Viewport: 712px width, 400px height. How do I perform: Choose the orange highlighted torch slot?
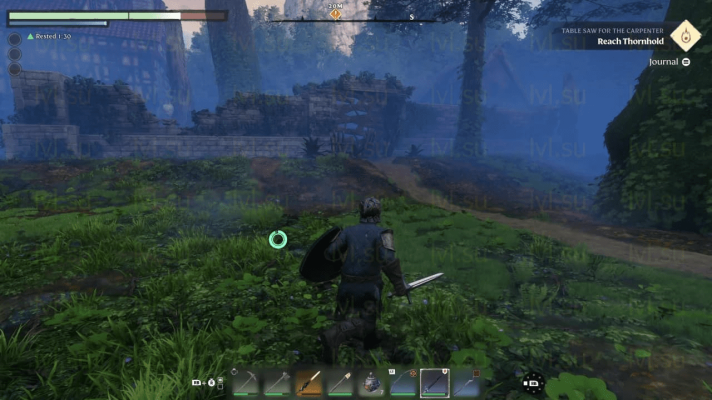click(309, 382)
